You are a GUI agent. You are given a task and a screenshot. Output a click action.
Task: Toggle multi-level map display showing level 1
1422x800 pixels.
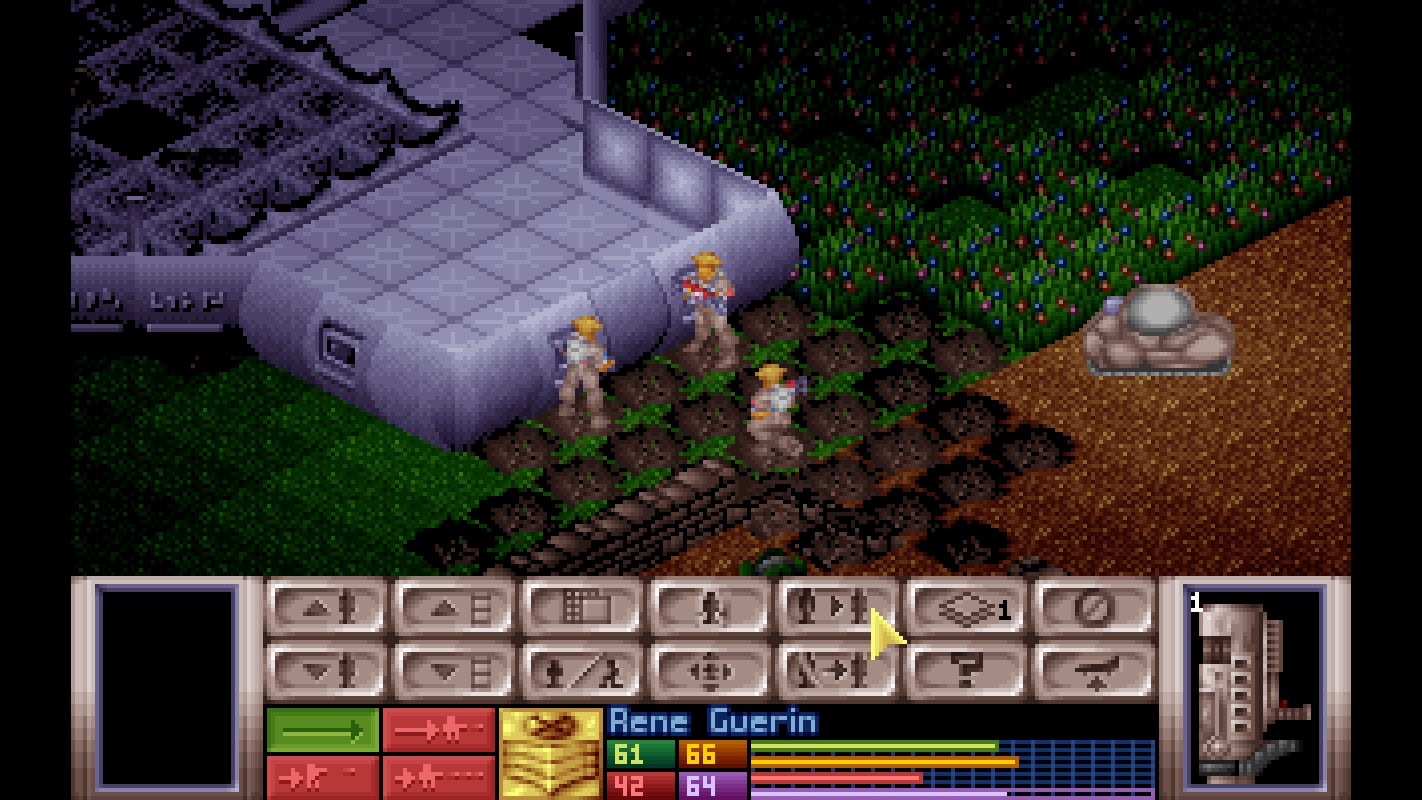click(963, 607)
